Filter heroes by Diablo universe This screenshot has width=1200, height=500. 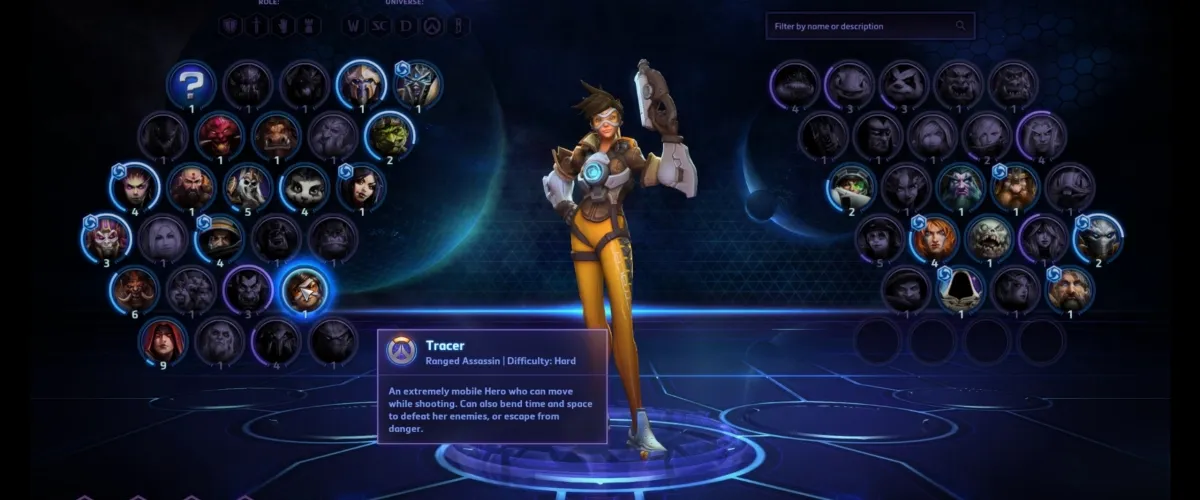pyautogui.click(x=405, y=26)
